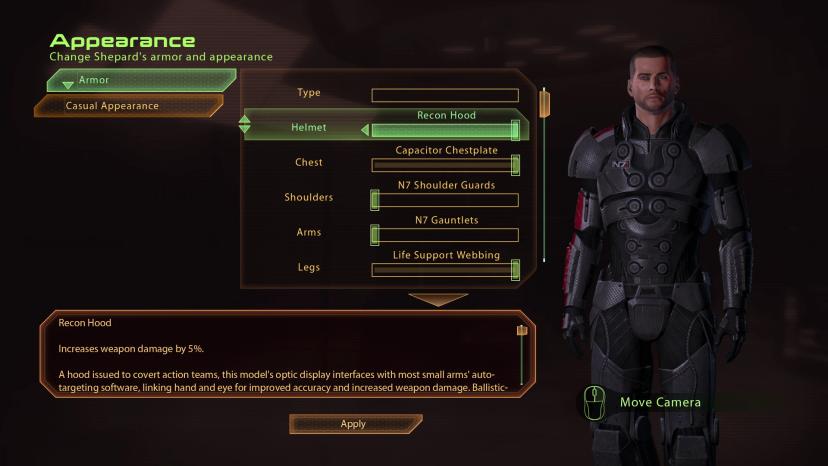
Task: Select the Shoulders row label
Action: 309,197
